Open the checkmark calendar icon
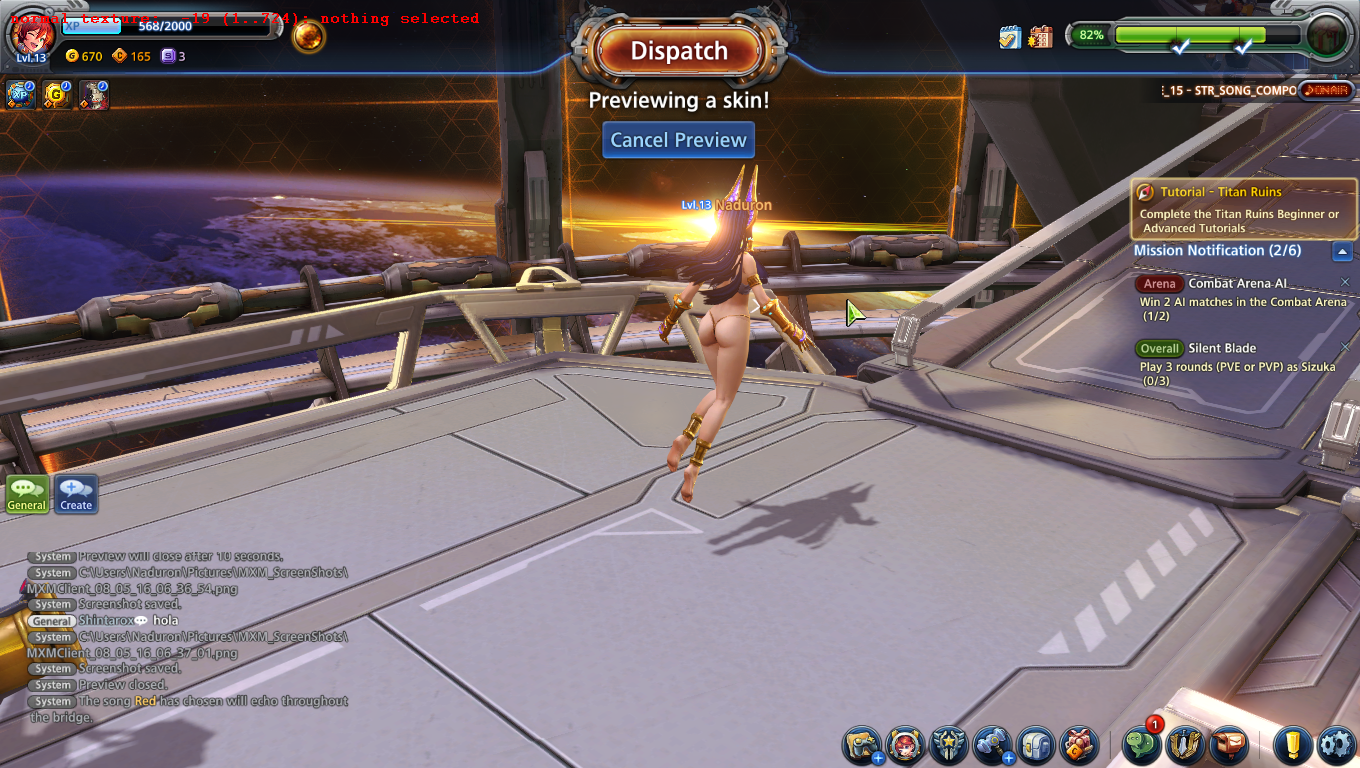1360x768 pixels. pyautogui.click(x=1010, y=37)
